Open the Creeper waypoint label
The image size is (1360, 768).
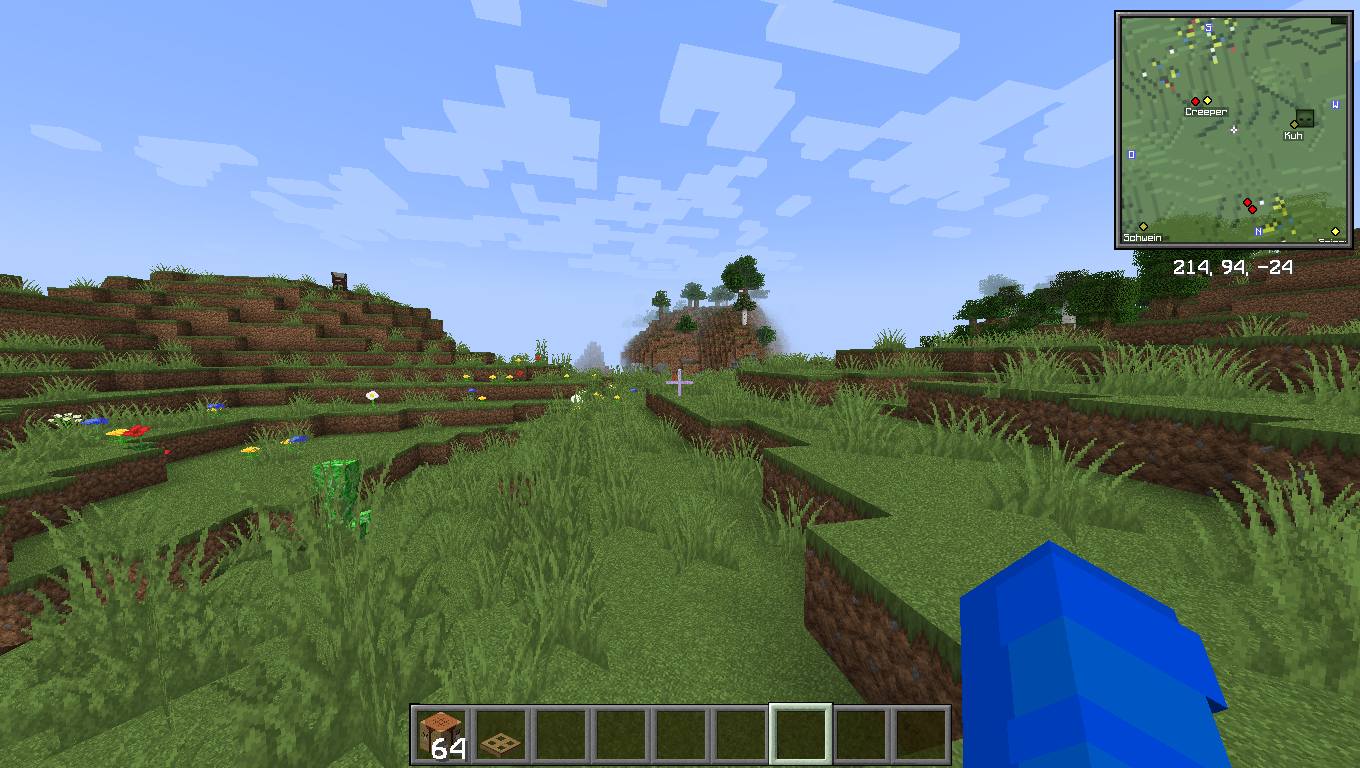1205,111
